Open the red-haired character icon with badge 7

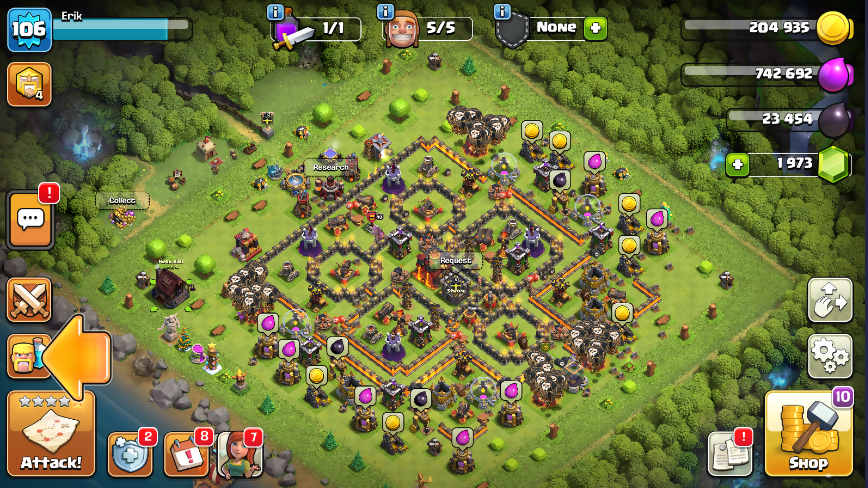(240, 454)
